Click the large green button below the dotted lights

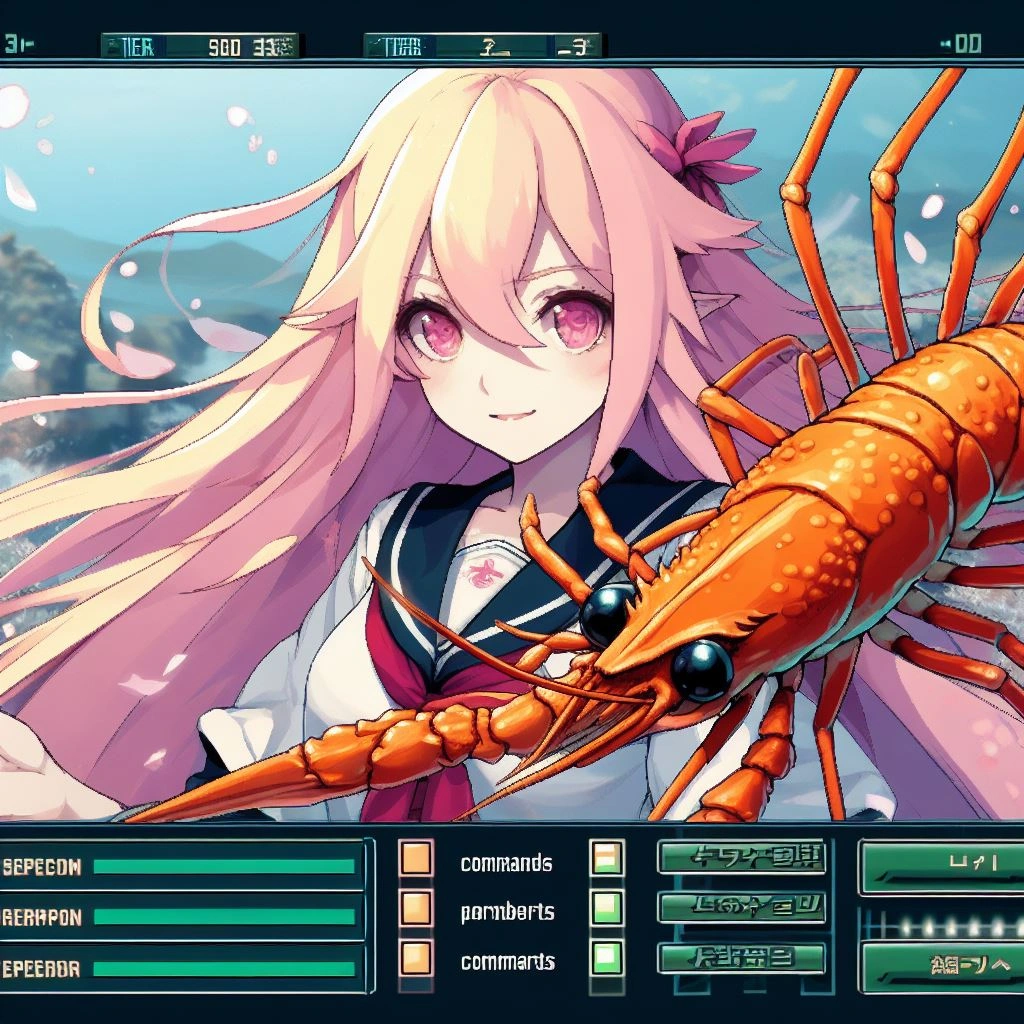942,965
